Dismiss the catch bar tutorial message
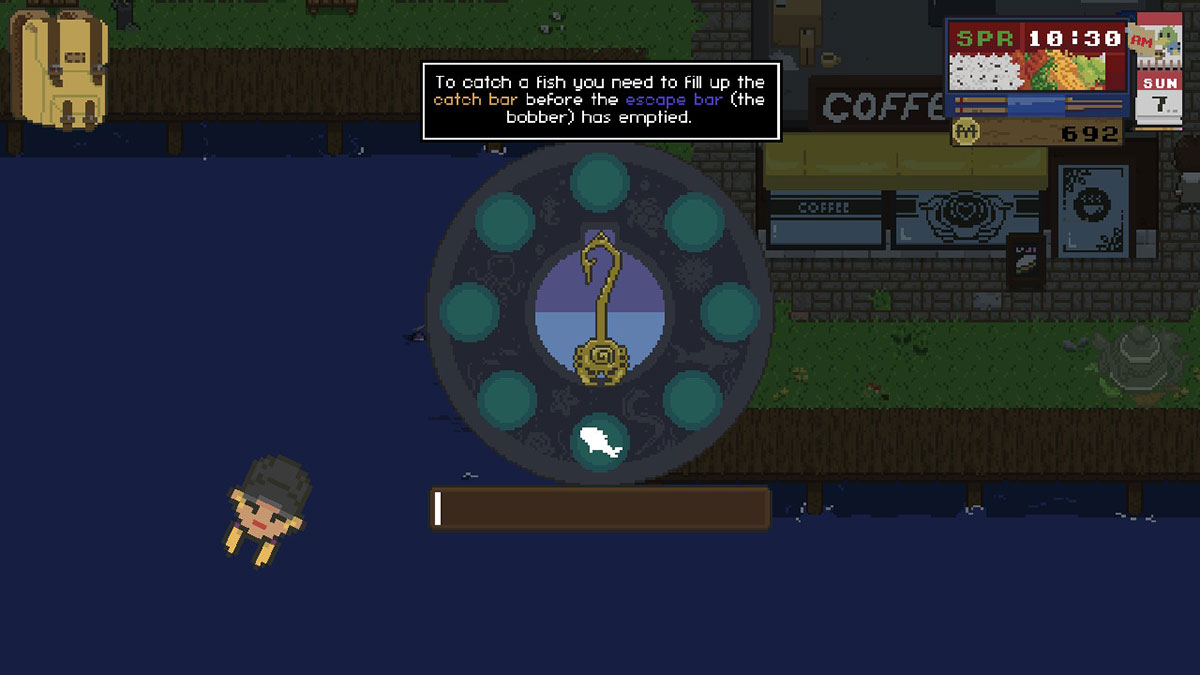The image size is (1200, 675). coord(600,101)
